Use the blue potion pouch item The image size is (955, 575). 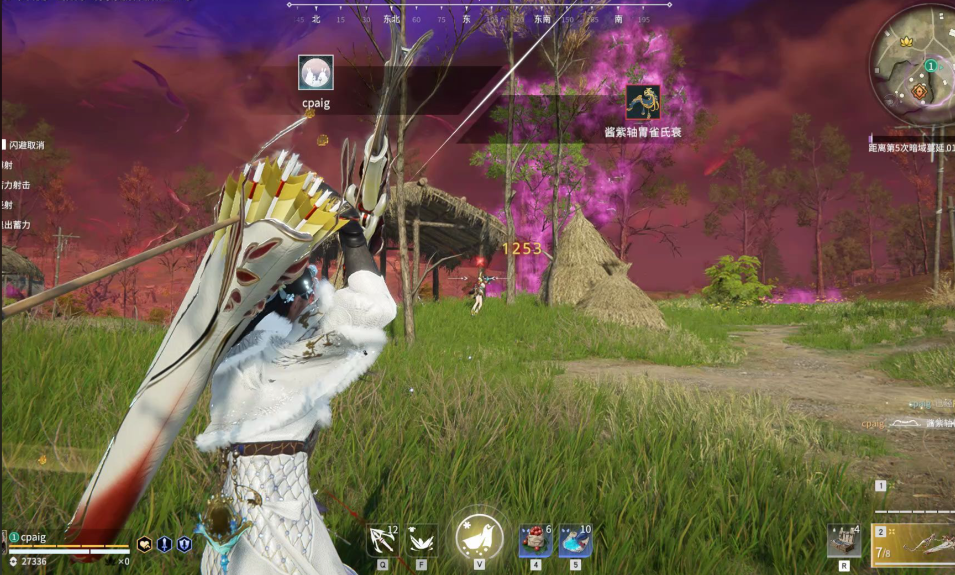coord(575,541)
